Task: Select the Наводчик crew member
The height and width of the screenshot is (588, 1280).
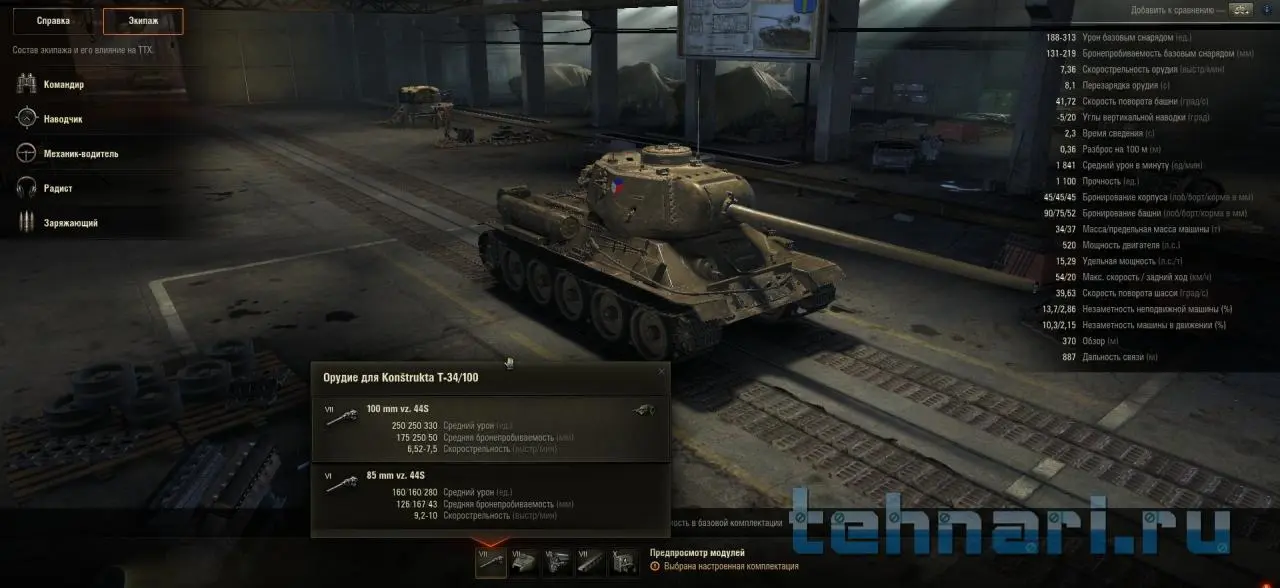Action: coord(62,119)
